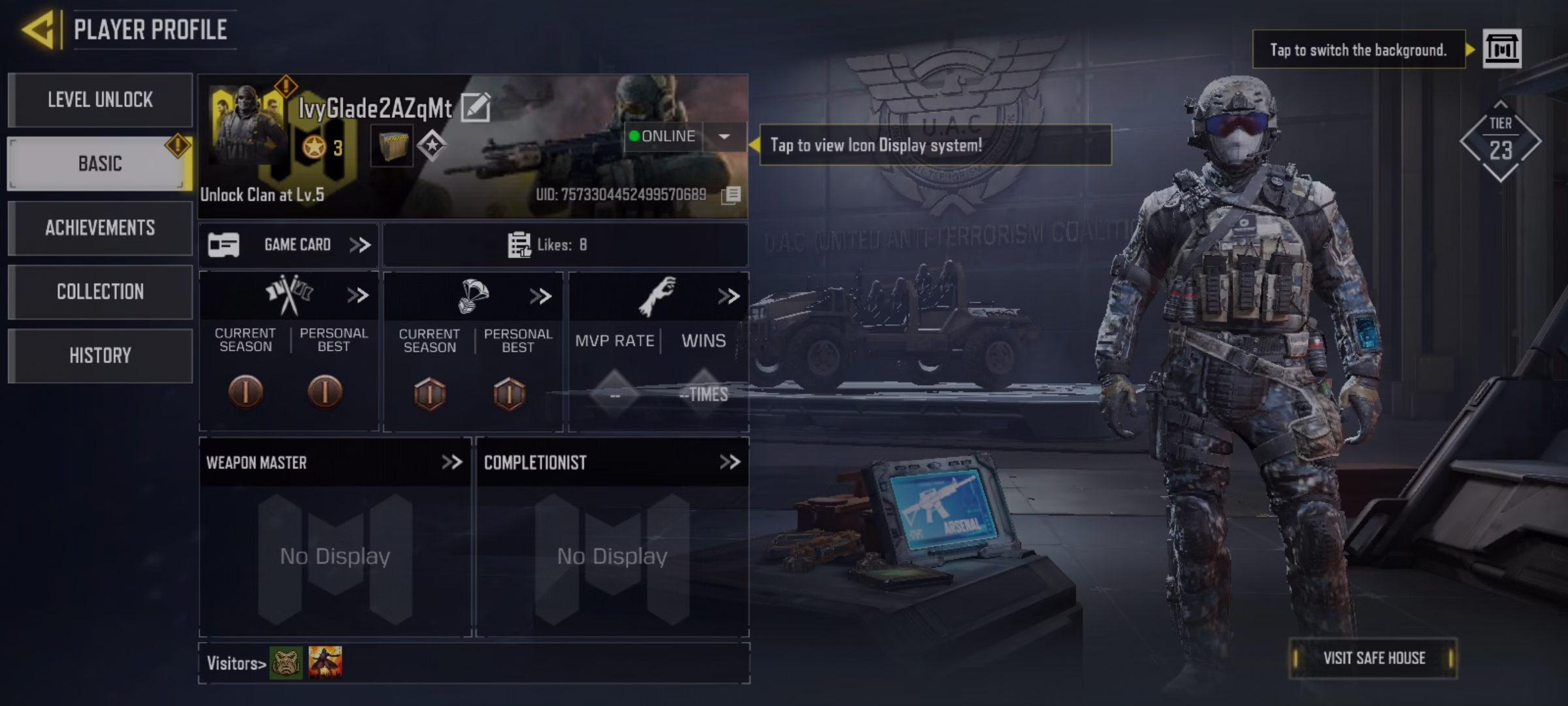Screen dimensions: 1568x706
Task: Expand the Weapon Master section
Action: pyautogui.click(x=451, y=463)
